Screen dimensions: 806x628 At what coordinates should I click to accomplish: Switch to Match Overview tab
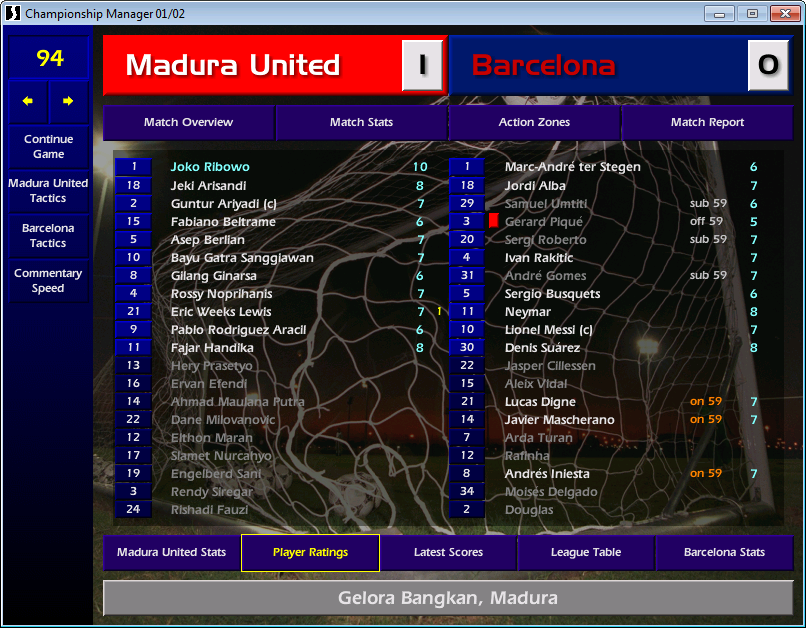pyautogui.click(x=188, y=123)
